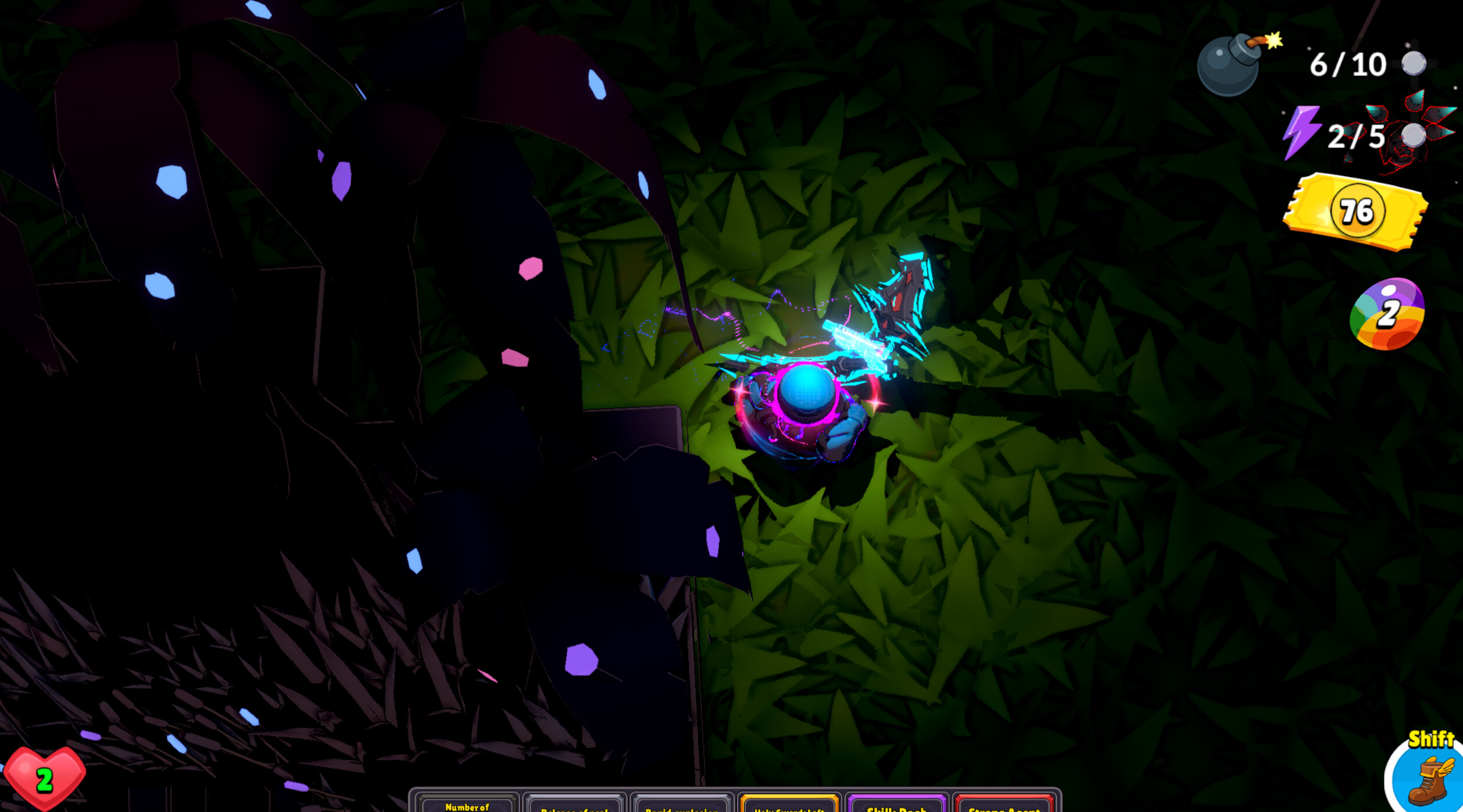This screenshot has width=1463, height=812.
Task: Switch to the Rapid explosion card
Action: [x=681, y=805]
